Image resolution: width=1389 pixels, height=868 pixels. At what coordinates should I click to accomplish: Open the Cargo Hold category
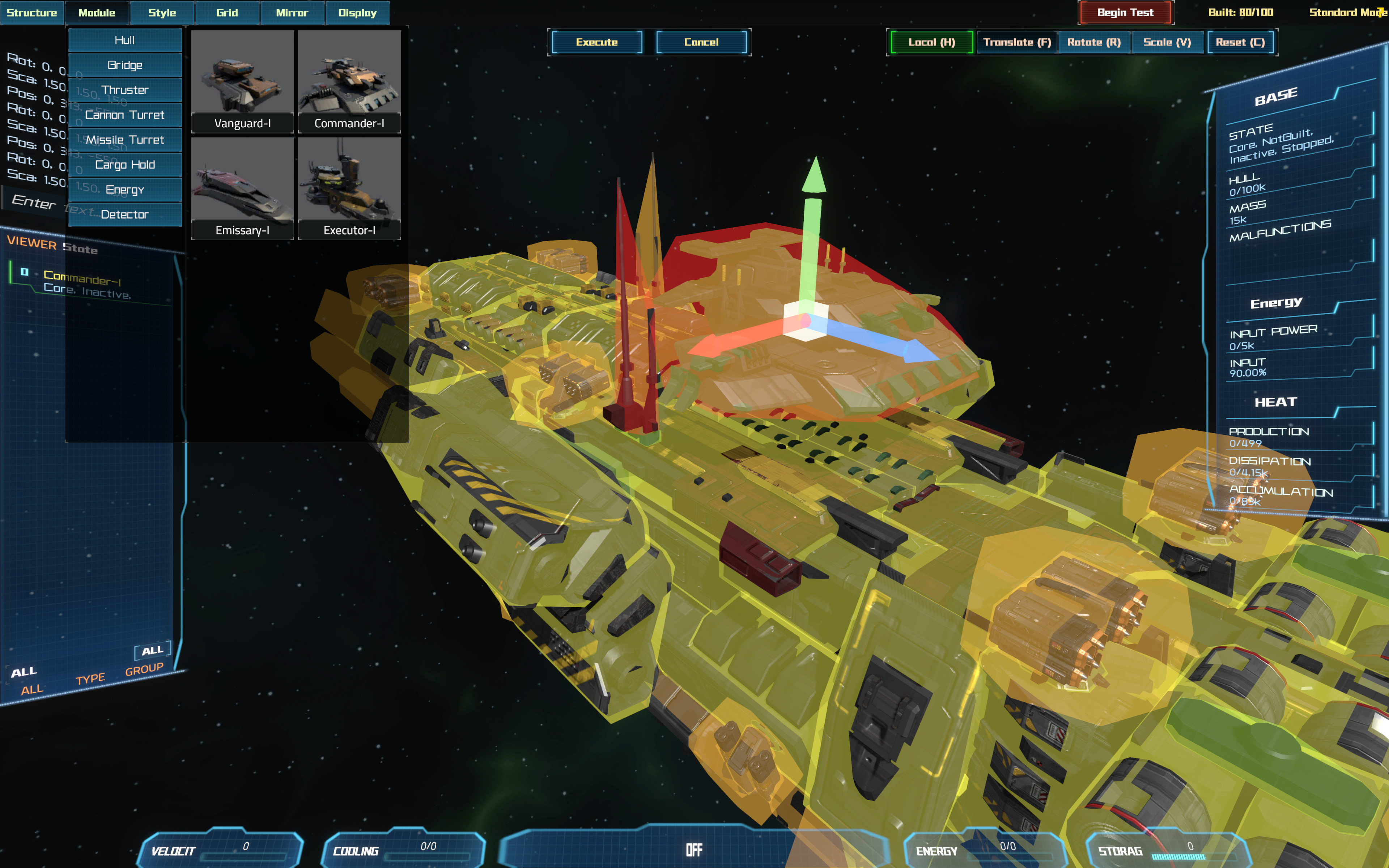click(125, 165)
